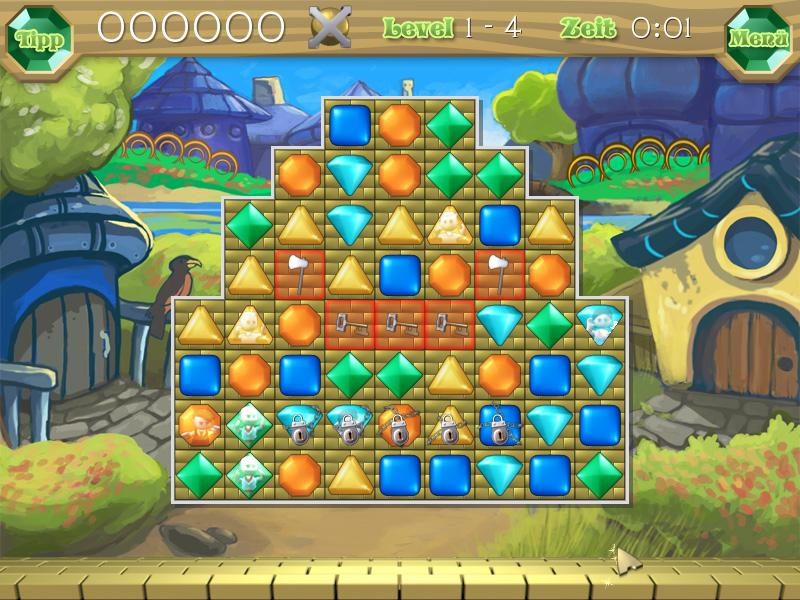Click the green Tipp hint button
This screenshot has height=600, width=800.
(x=41, y=40)
